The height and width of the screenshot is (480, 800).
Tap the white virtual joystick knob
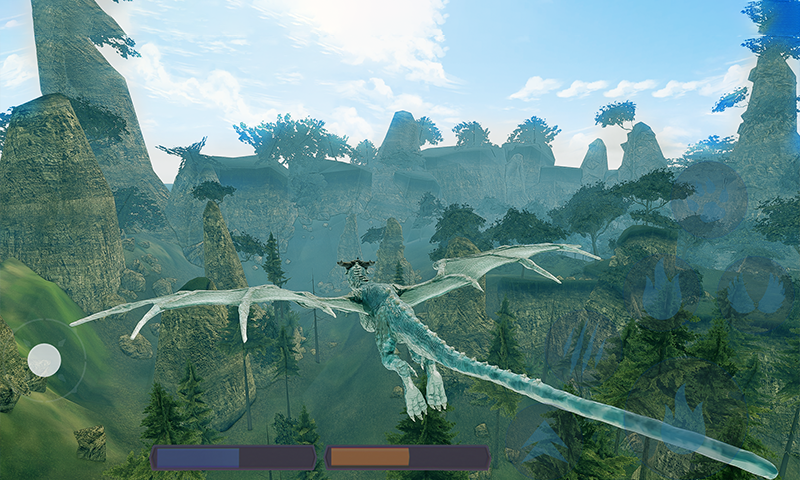point(44,359)
